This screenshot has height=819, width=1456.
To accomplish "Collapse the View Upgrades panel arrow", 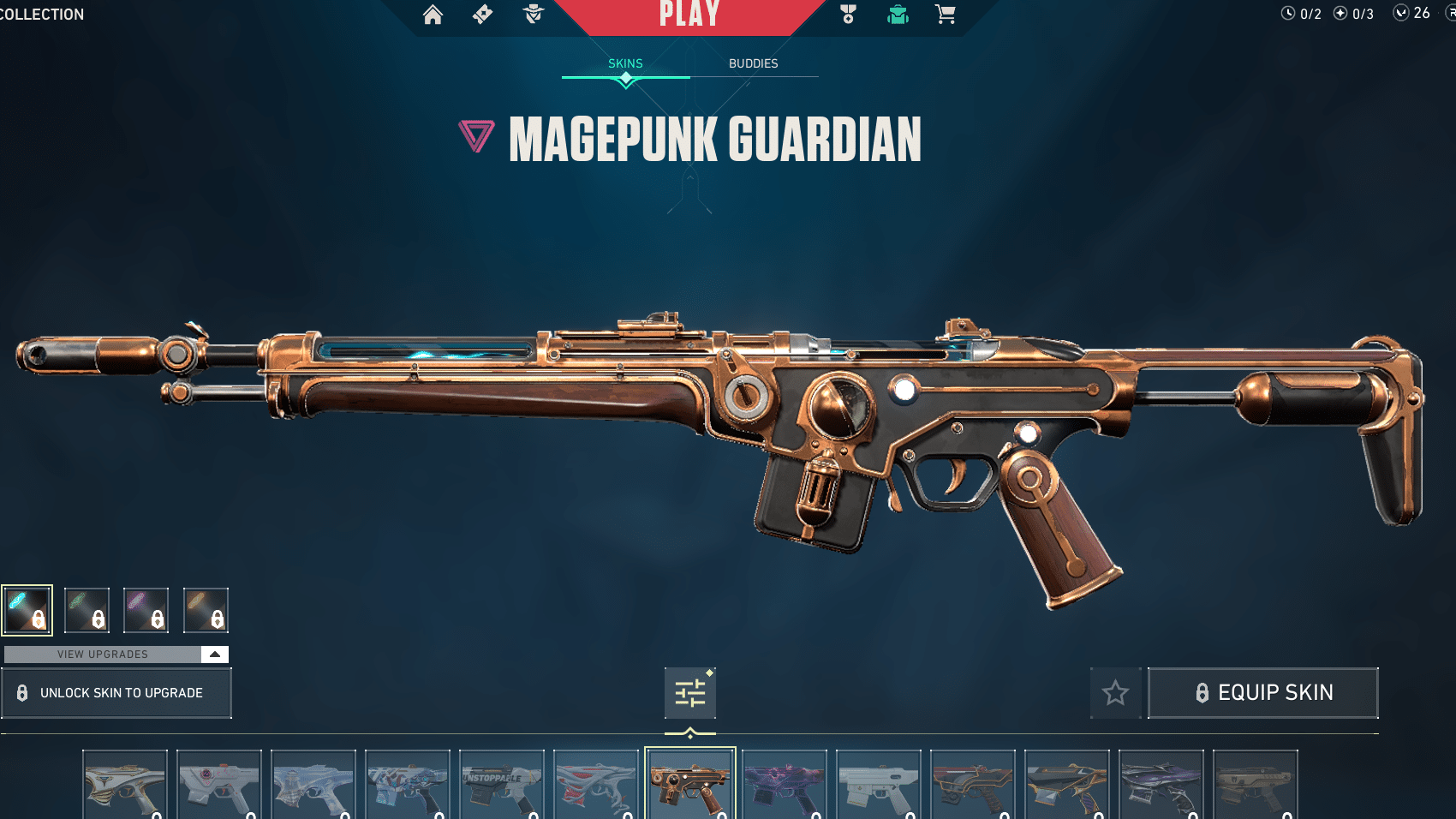I will (214, 654).
